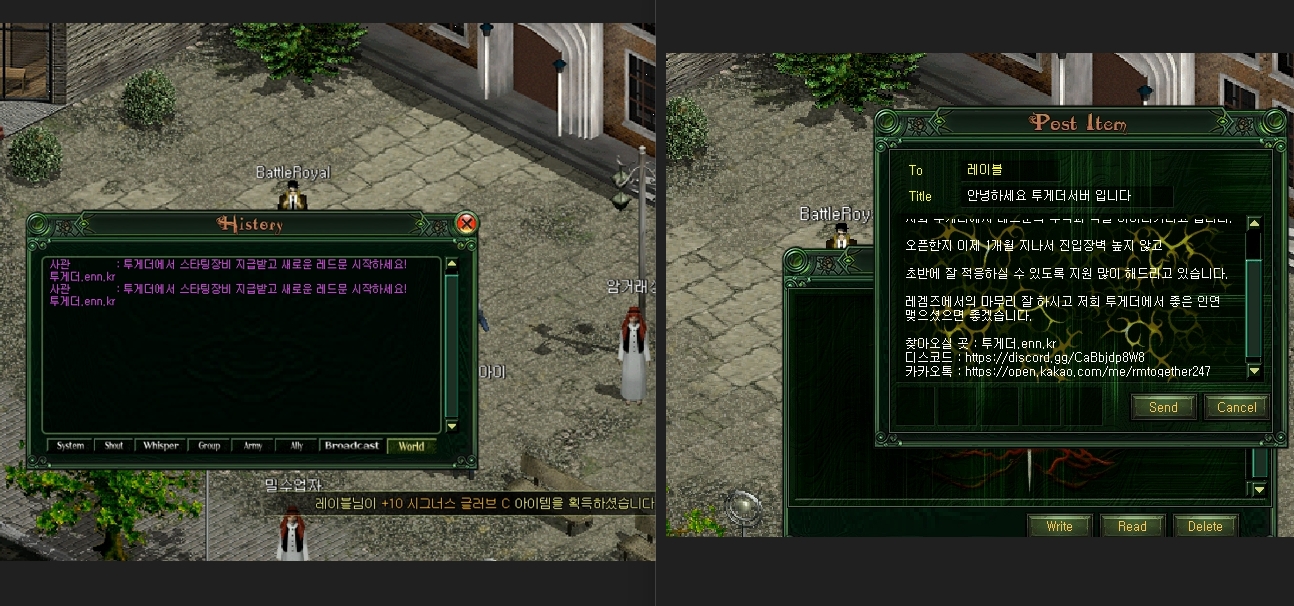
Task: View the Ally chat tab
Action: (297, 446)
